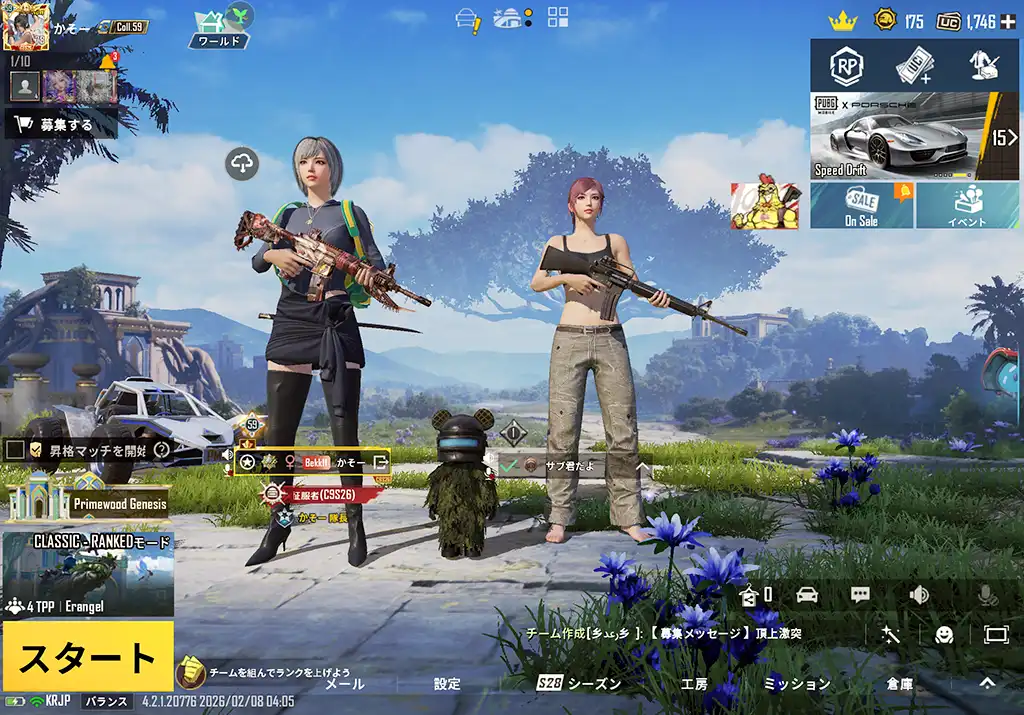Click the 募集する recruit button
This screenshot has width=1024, height=715.
(62, 125)
